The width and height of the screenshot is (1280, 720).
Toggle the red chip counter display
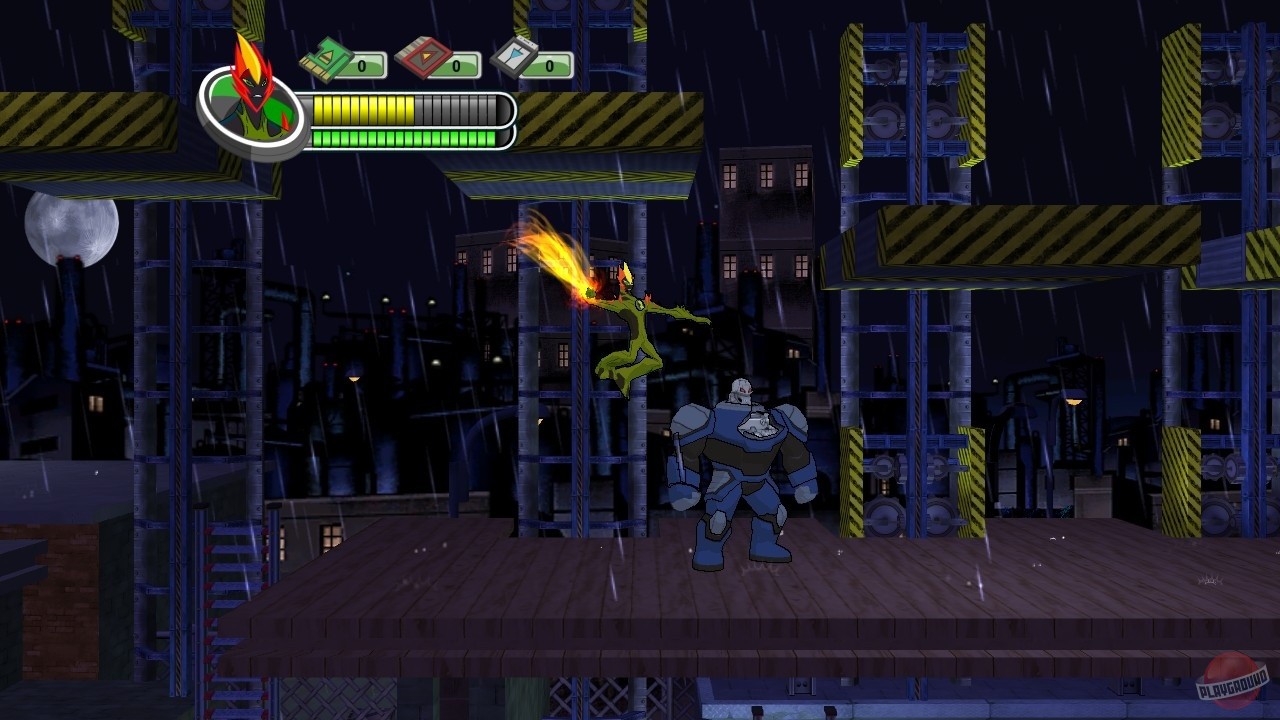click(455, 64)
